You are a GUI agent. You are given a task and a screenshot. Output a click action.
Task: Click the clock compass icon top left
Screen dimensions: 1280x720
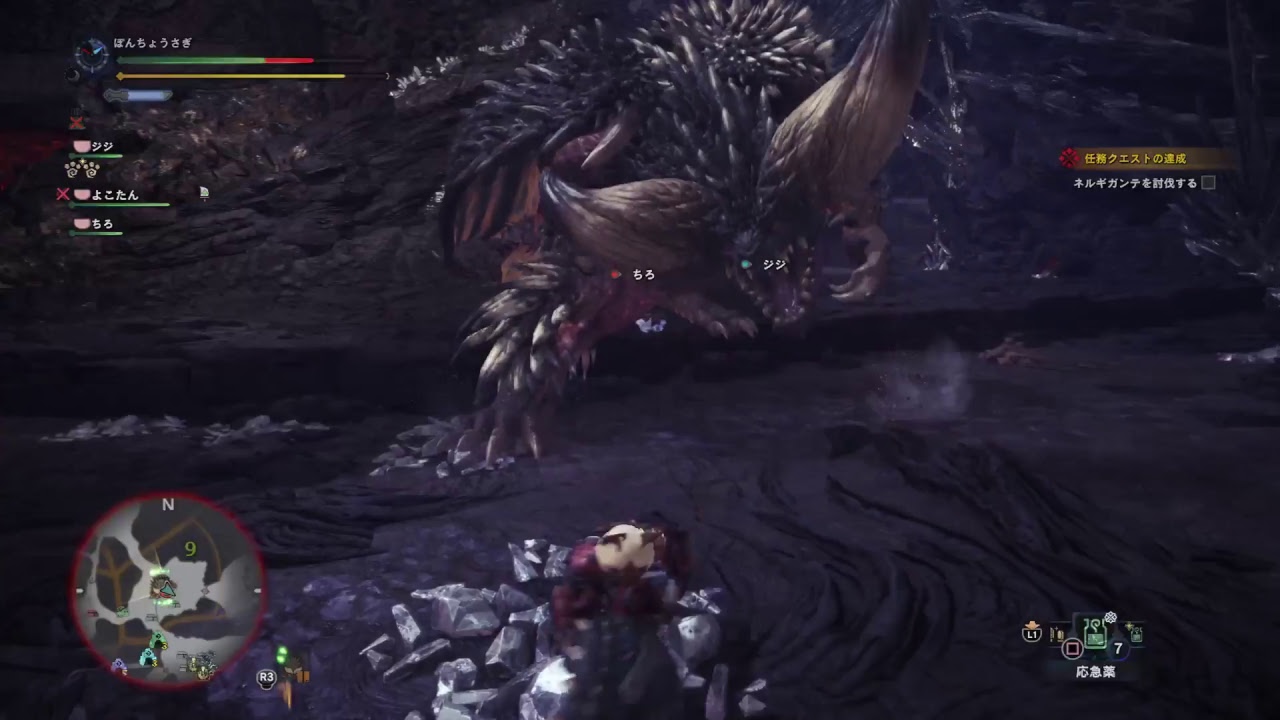pyautogui.click(x=90, y=52)
